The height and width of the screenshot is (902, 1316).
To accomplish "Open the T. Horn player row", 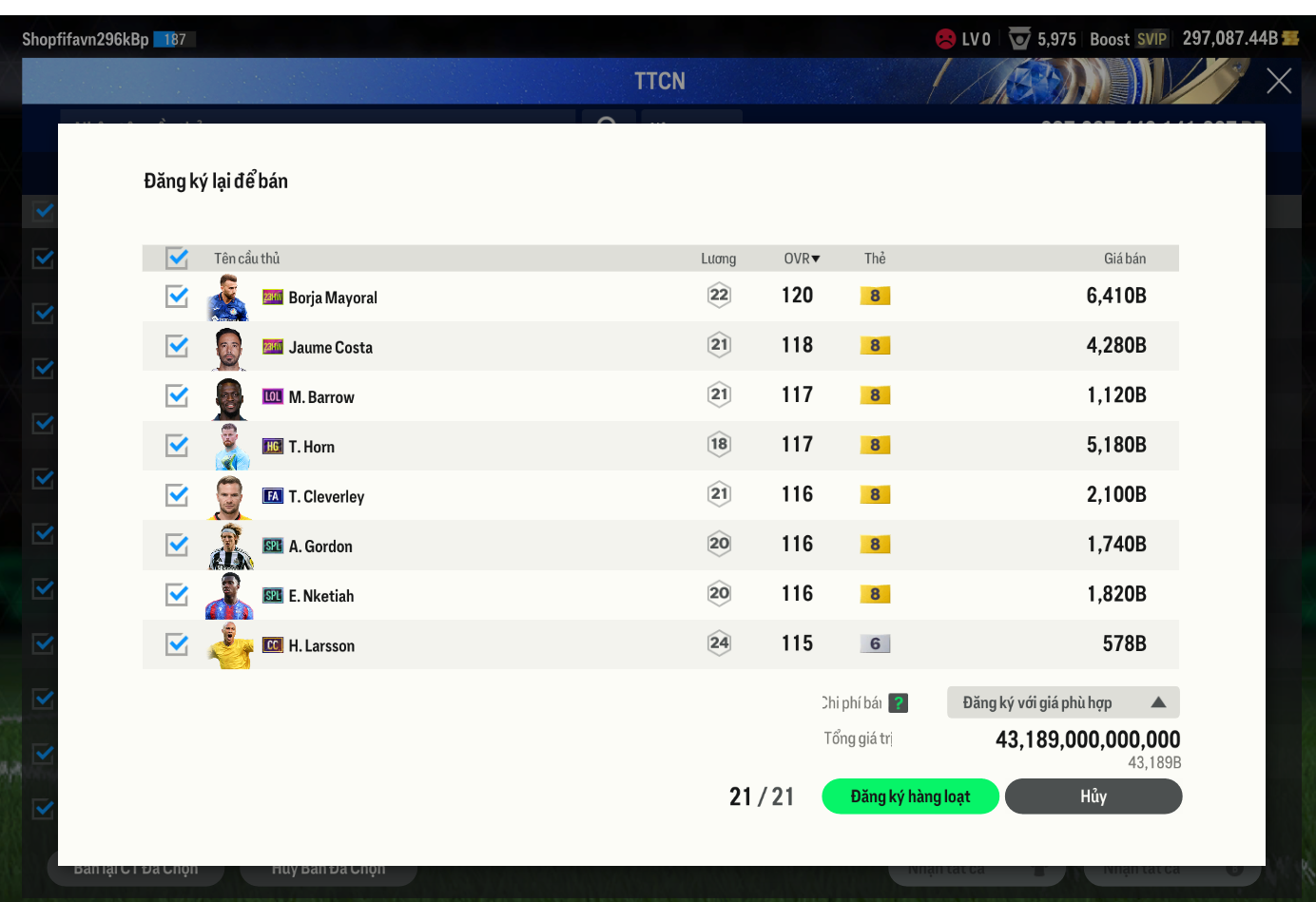I will click(571, 446).
